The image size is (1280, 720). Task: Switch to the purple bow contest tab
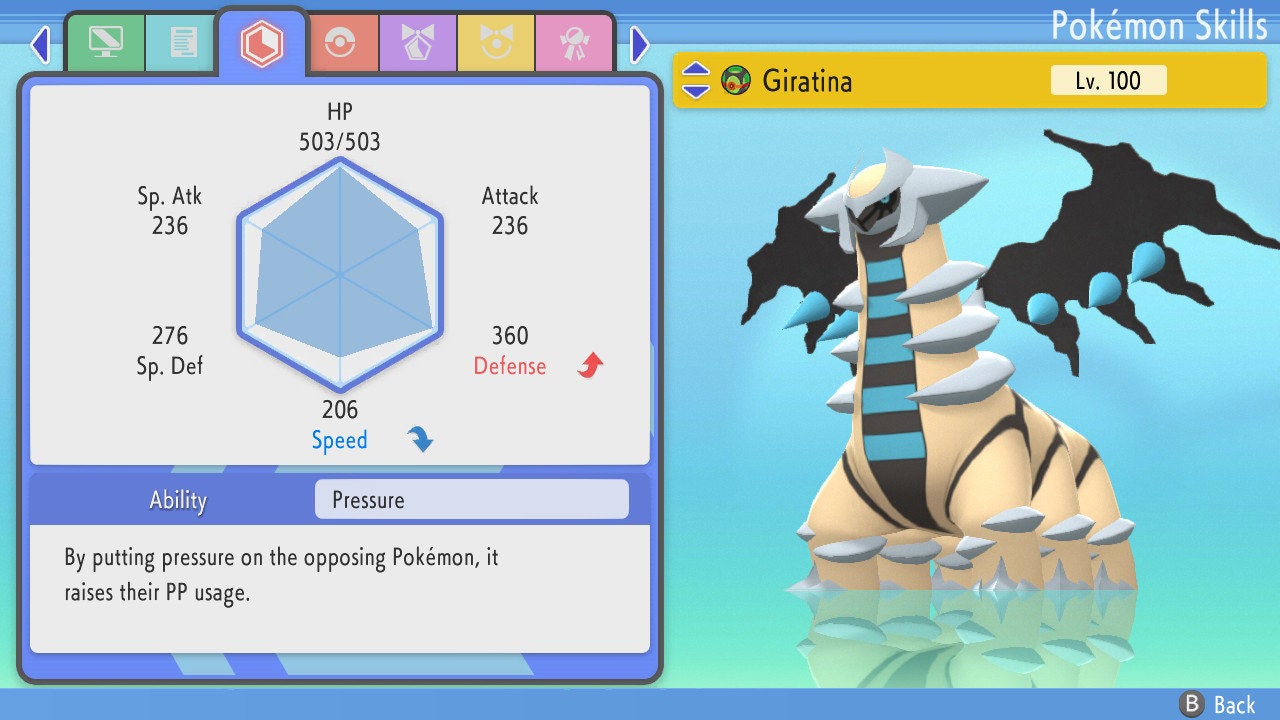(418, 42)
